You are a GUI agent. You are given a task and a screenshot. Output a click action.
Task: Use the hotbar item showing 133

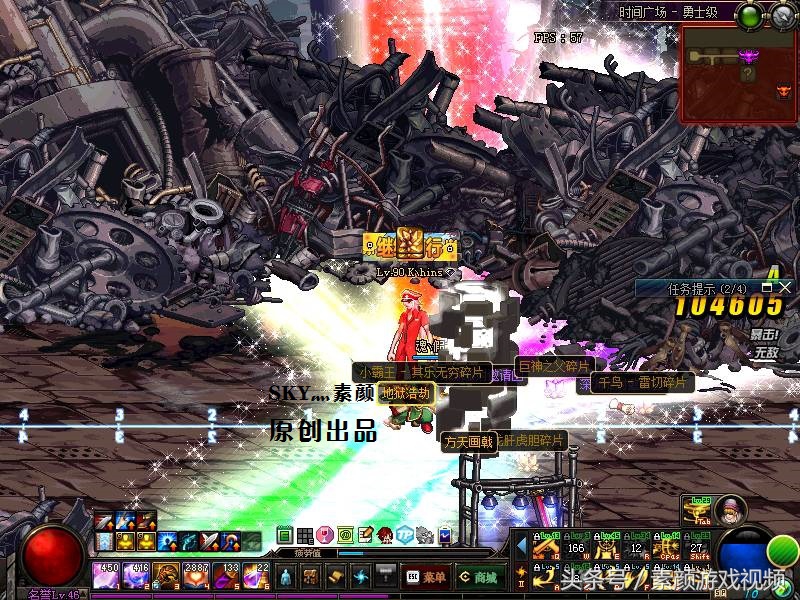(x=226, y=576)
